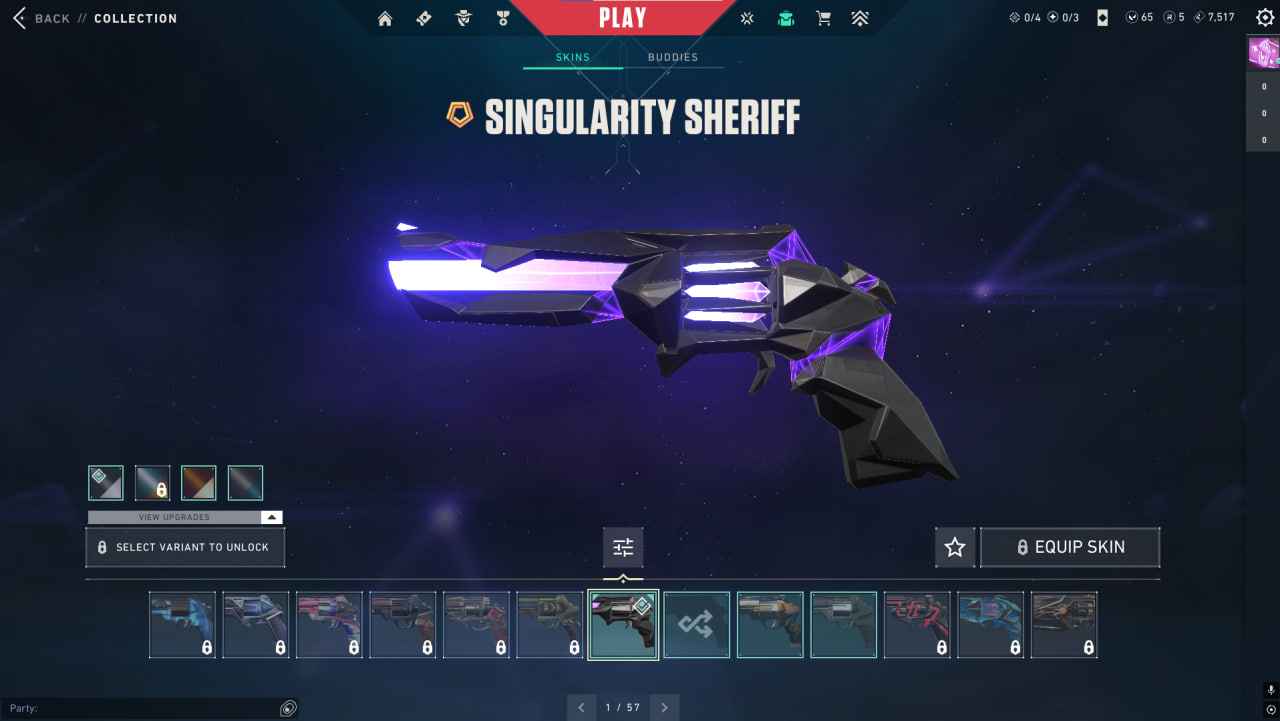Switch to the BUDDIES tab
This screenshot has width=1280, height=721.
click(x=673, y=57)
